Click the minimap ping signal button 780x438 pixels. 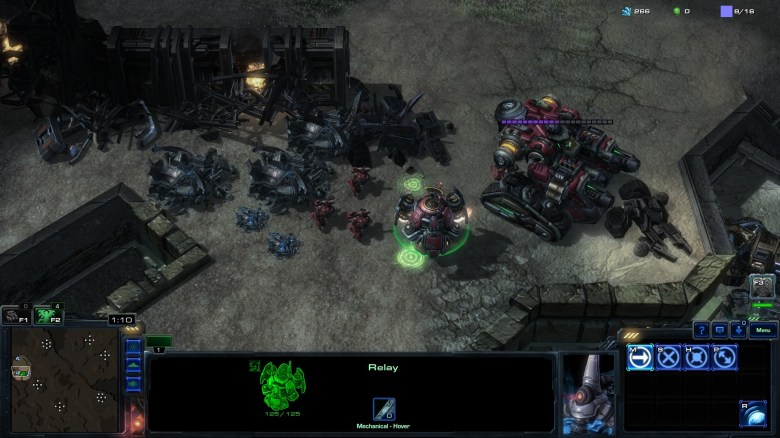point(133,348)
